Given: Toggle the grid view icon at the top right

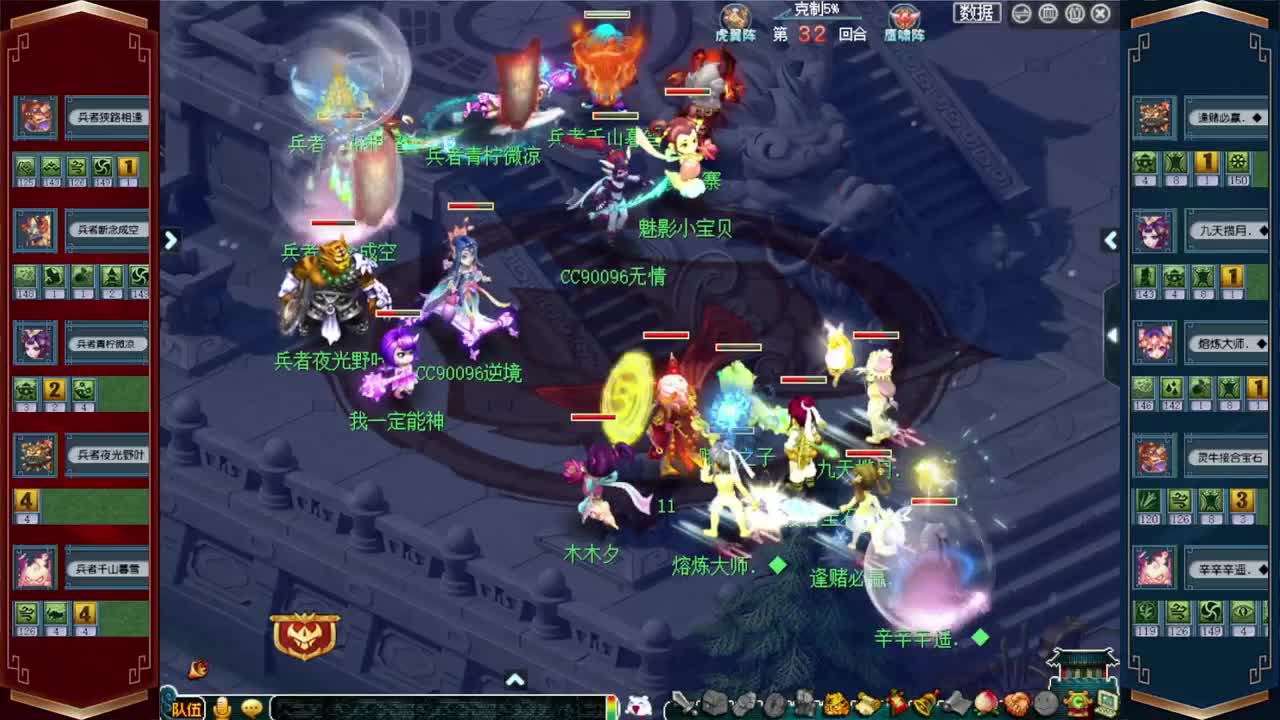Looking at the screenshot, I should [x=1047, y=13].
